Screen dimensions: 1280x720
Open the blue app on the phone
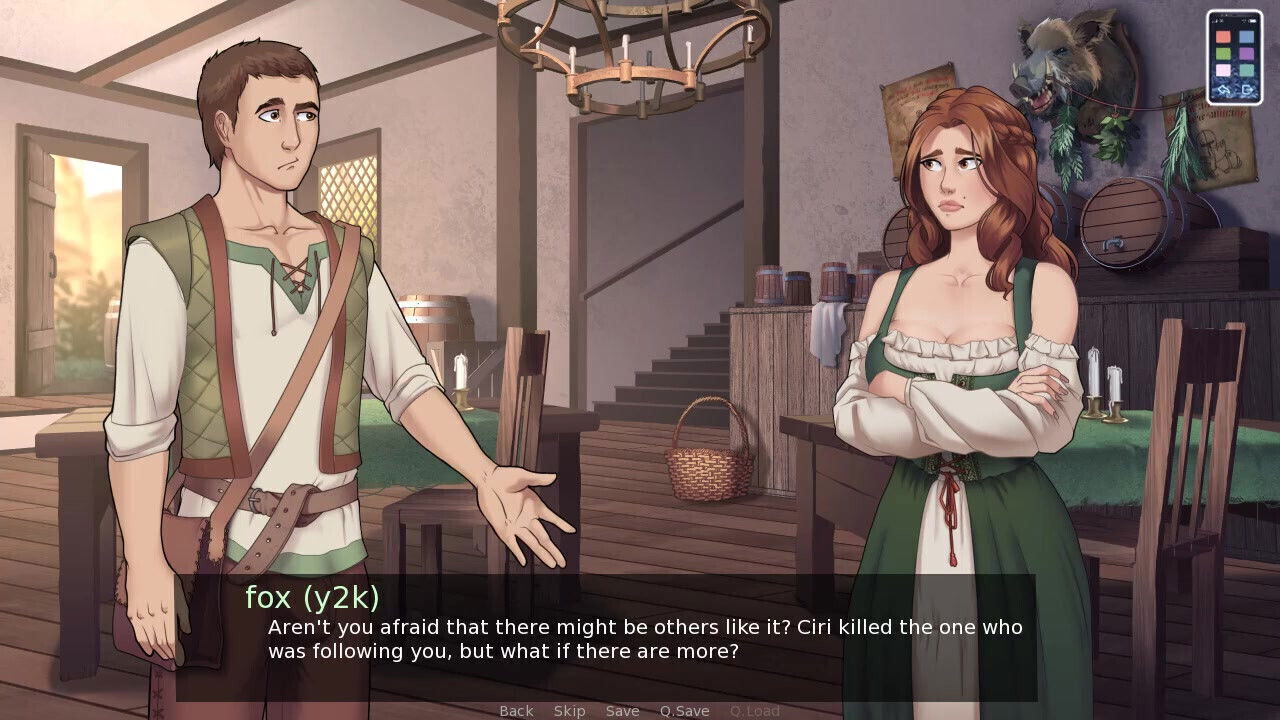tap(1246, 36)
